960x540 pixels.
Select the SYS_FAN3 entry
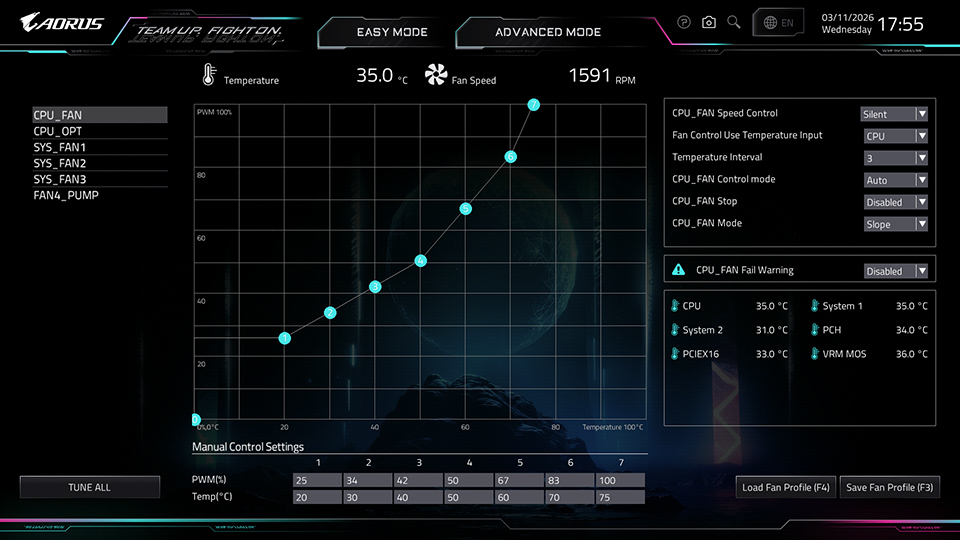[60, 179]
